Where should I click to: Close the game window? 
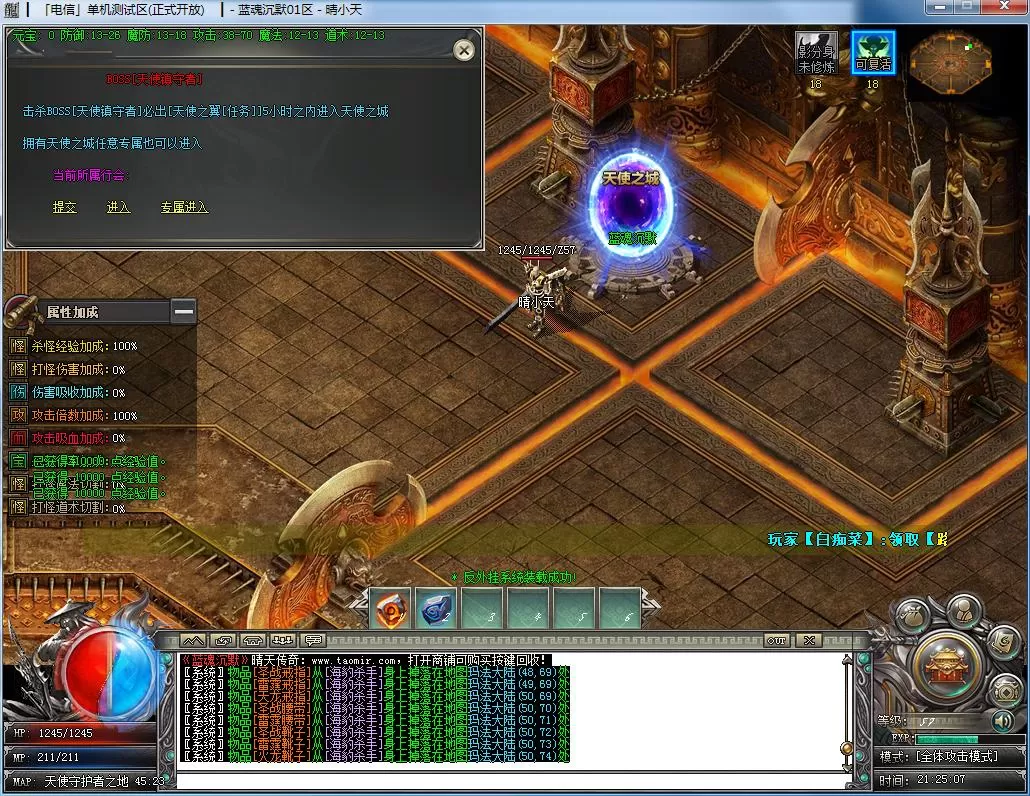click(x=1004, y=8)
